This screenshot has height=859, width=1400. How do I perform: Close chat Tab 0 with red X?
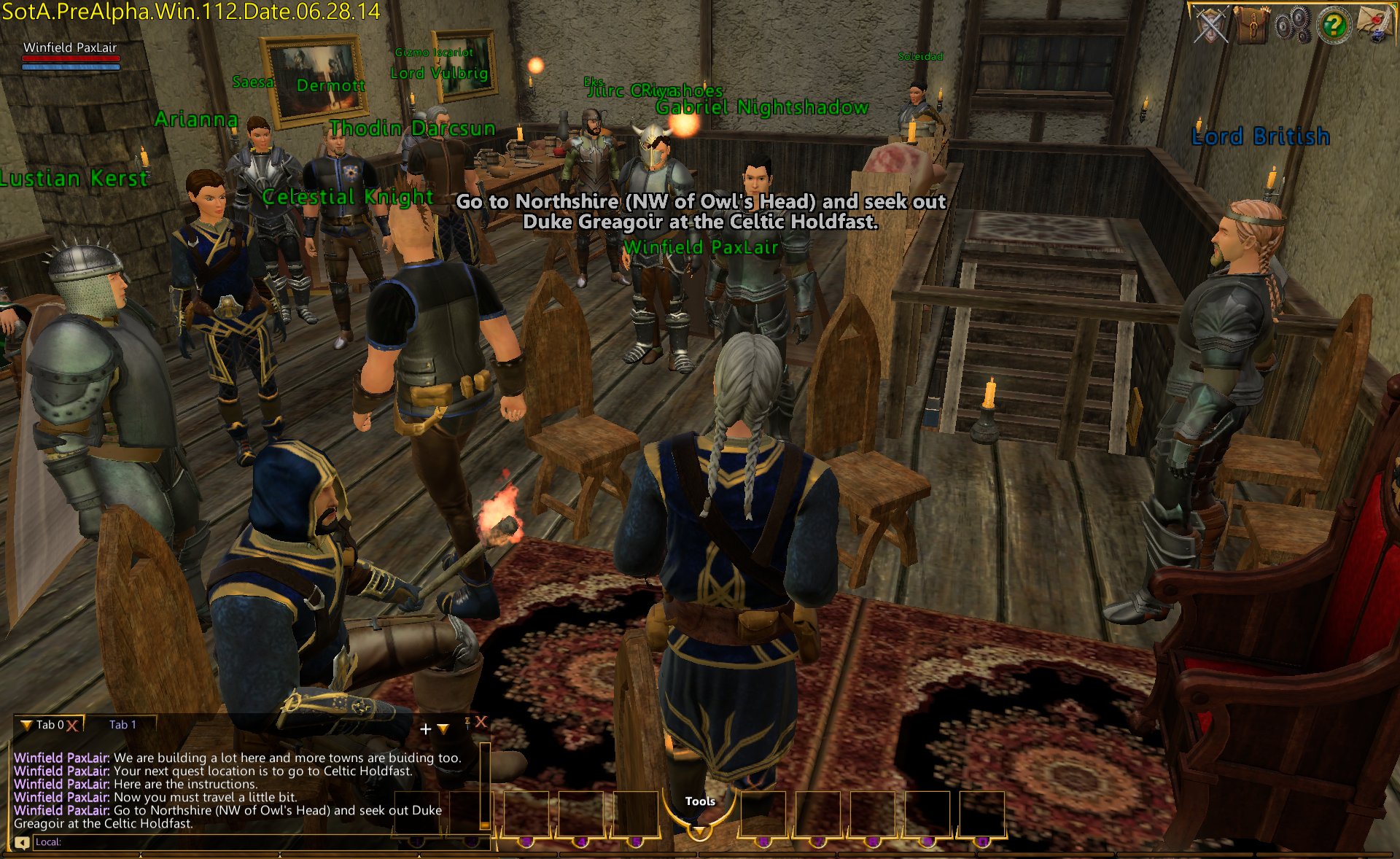click(72, 726)
